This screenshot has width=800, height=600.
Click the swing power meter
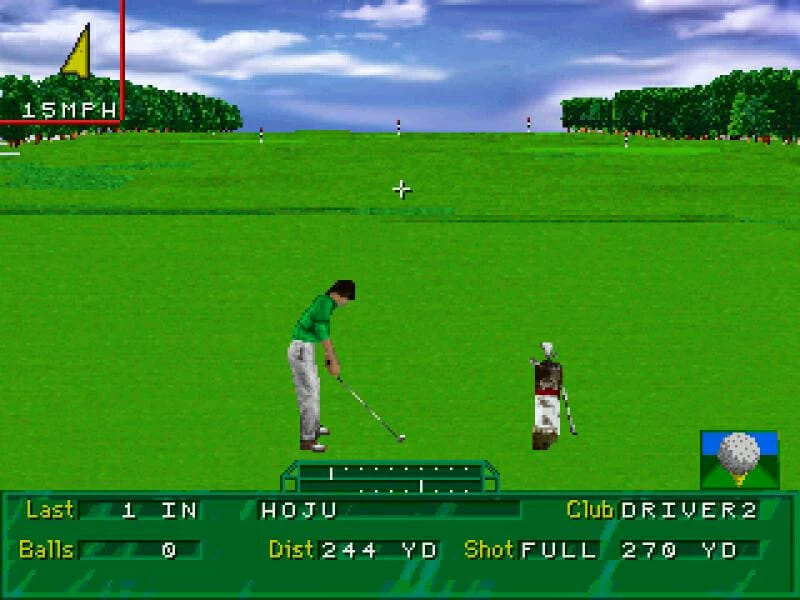point(390,478)
